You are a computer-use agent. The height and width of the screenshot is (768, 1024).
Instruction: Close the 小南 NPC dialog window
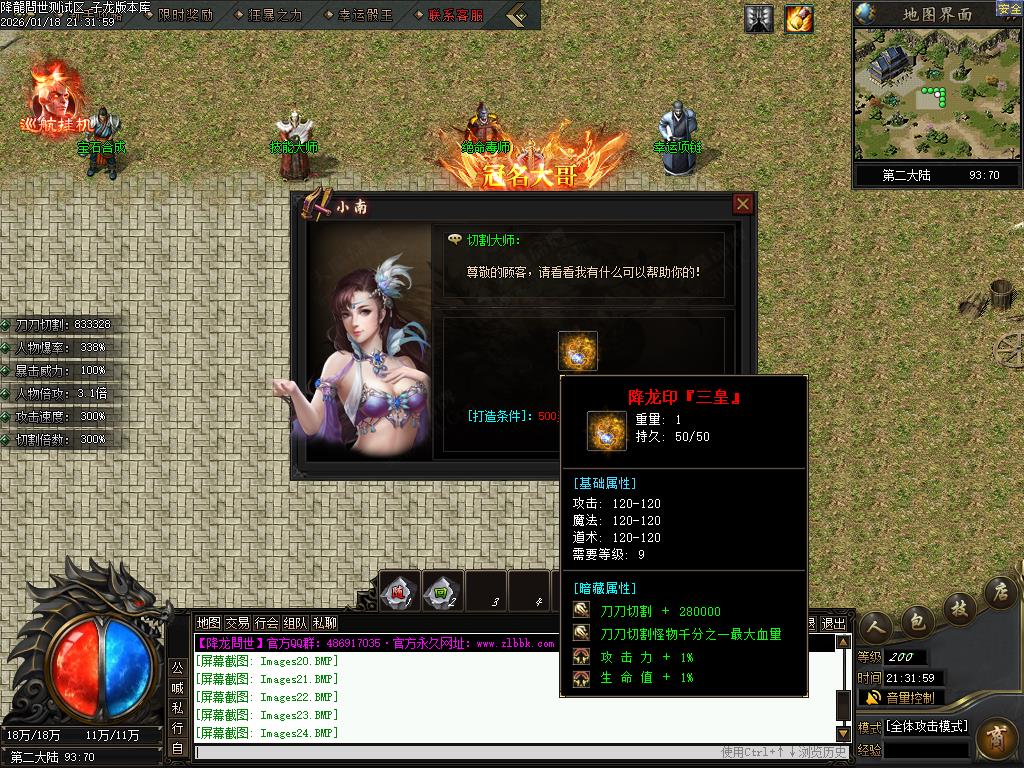[742, 204]
